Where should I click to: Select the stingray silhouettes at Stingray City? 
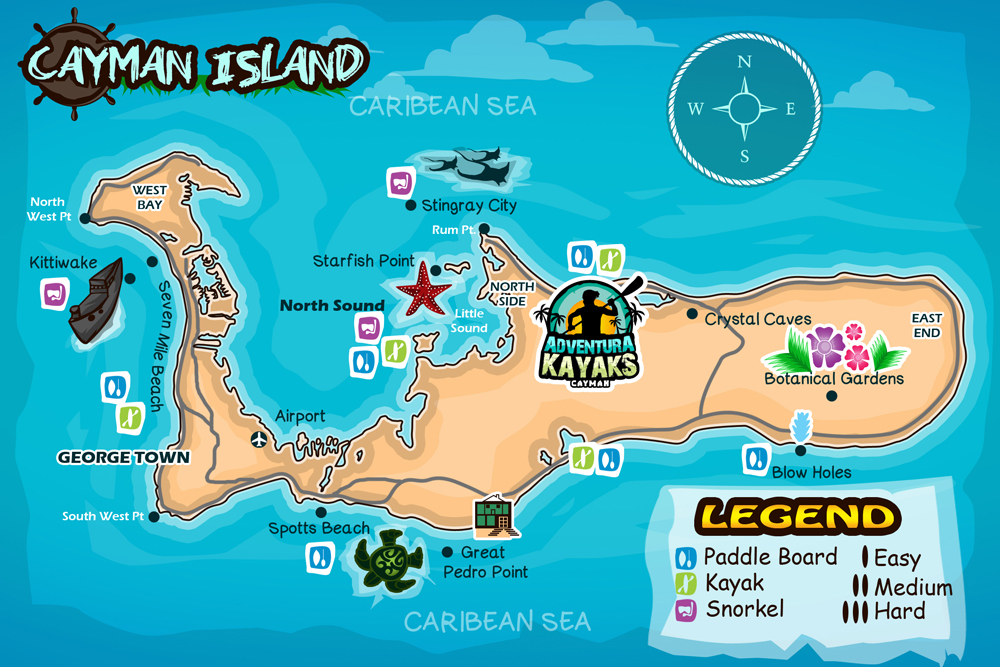(x=468, y=167)
